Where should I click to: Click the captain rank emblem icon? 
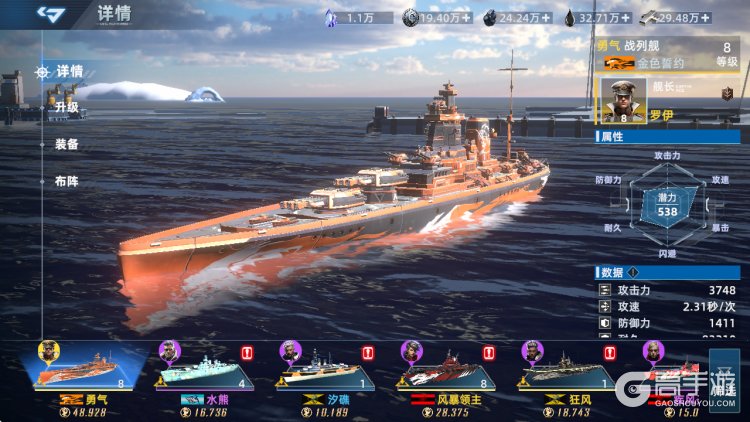727,92
